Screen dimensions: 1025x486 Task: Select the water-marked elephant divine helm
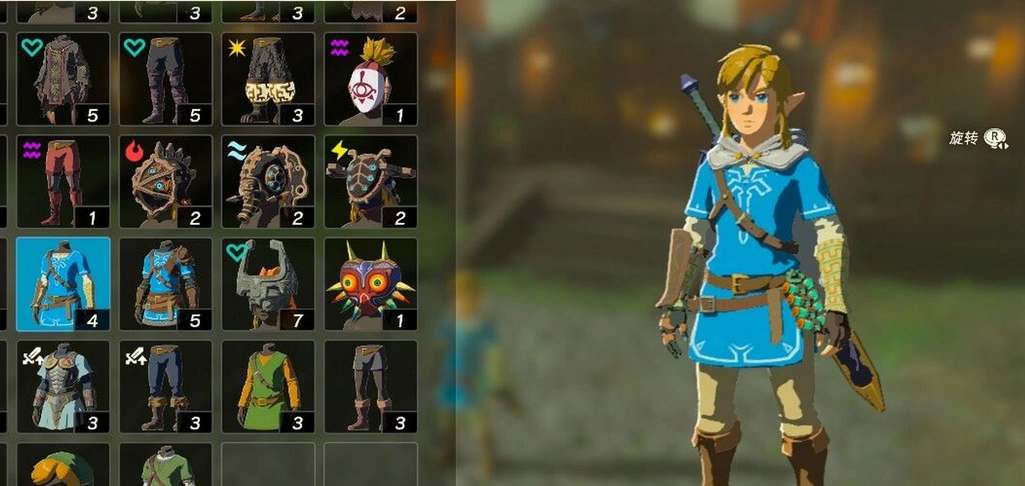tap(267, 182)
